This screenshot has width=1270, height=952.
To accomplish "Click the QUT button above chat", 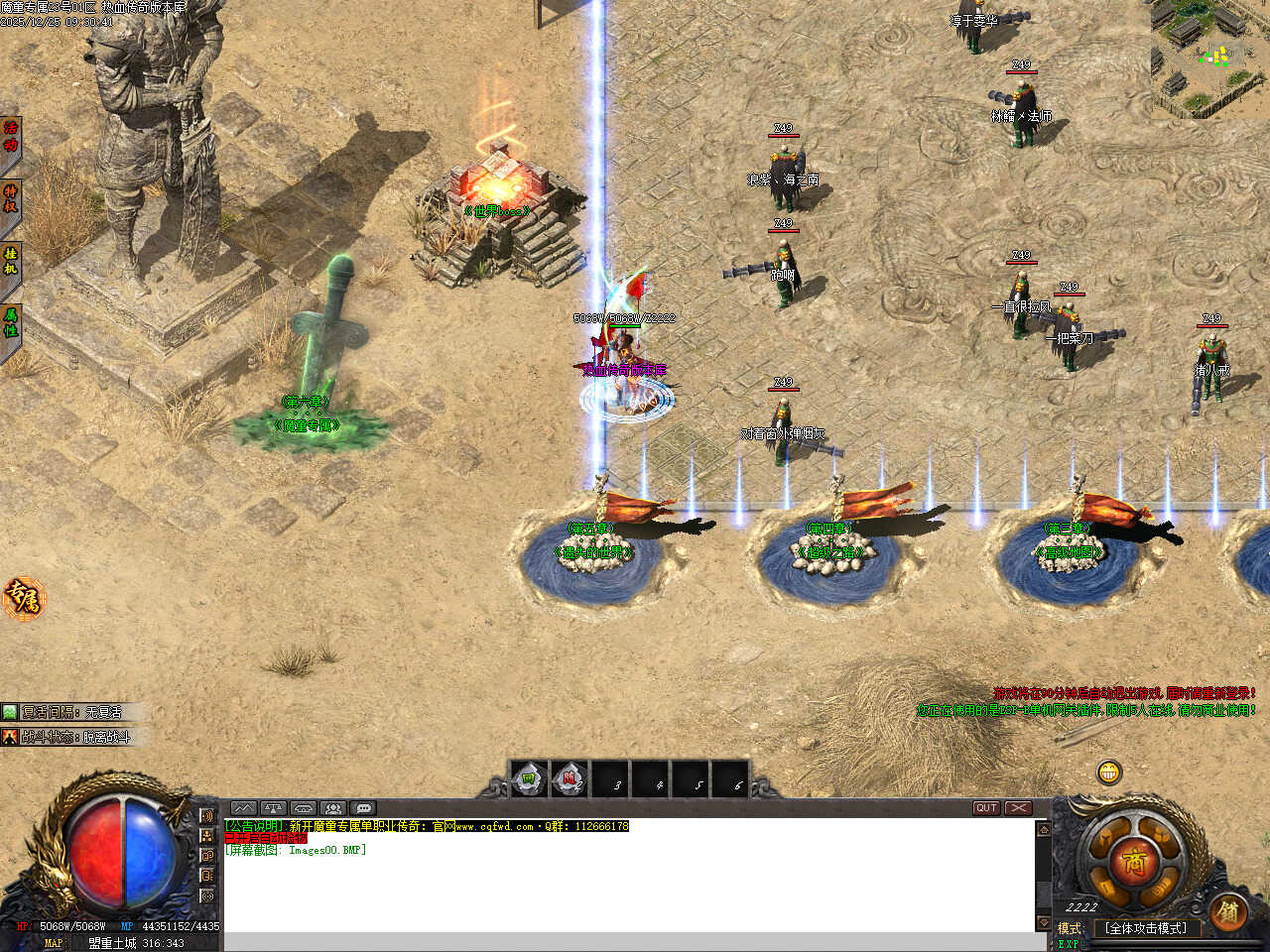I will tap(985, 808).
